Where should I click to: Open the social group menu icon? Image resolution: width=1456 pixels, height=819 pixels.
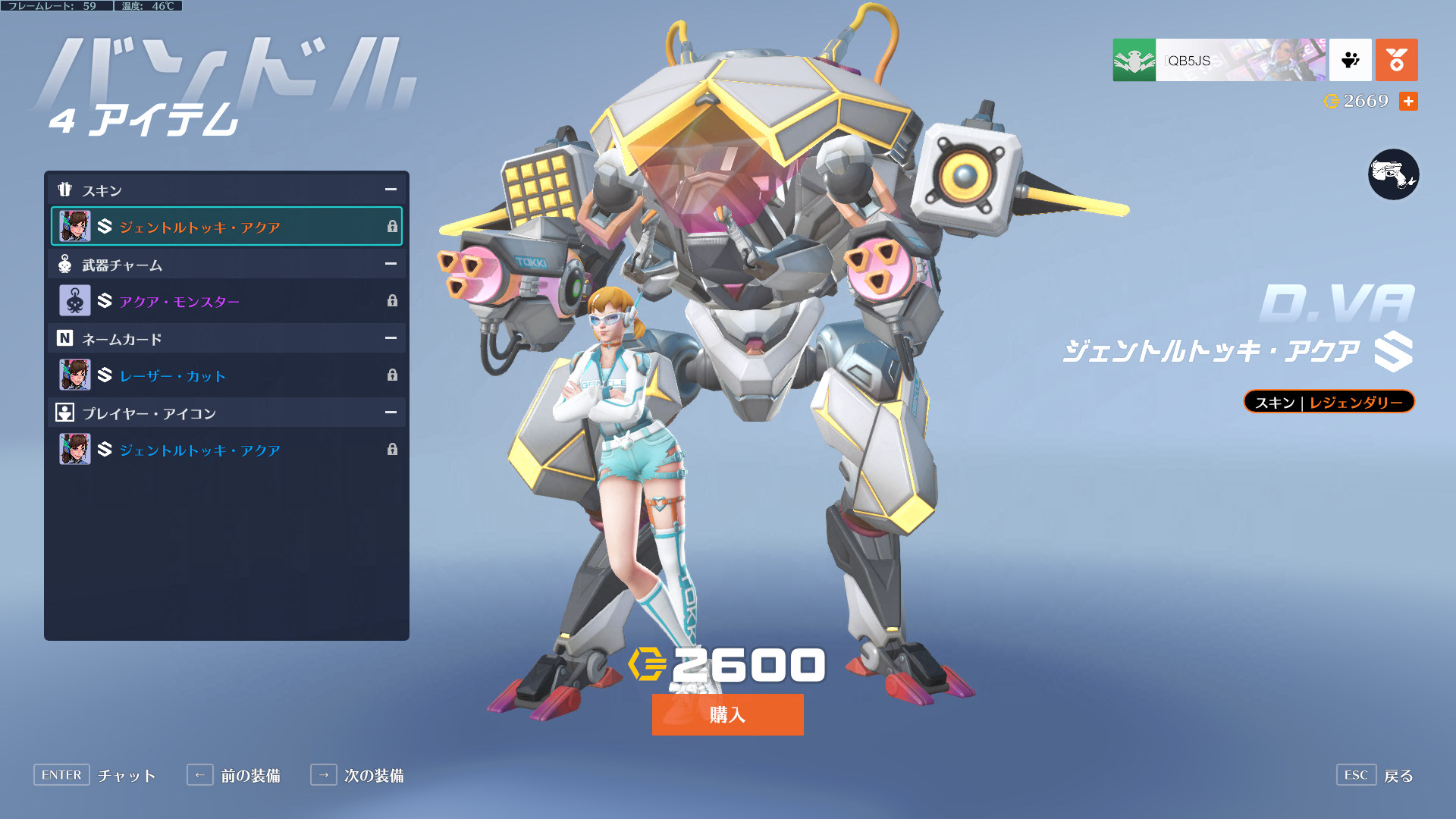click(1350, 60)
